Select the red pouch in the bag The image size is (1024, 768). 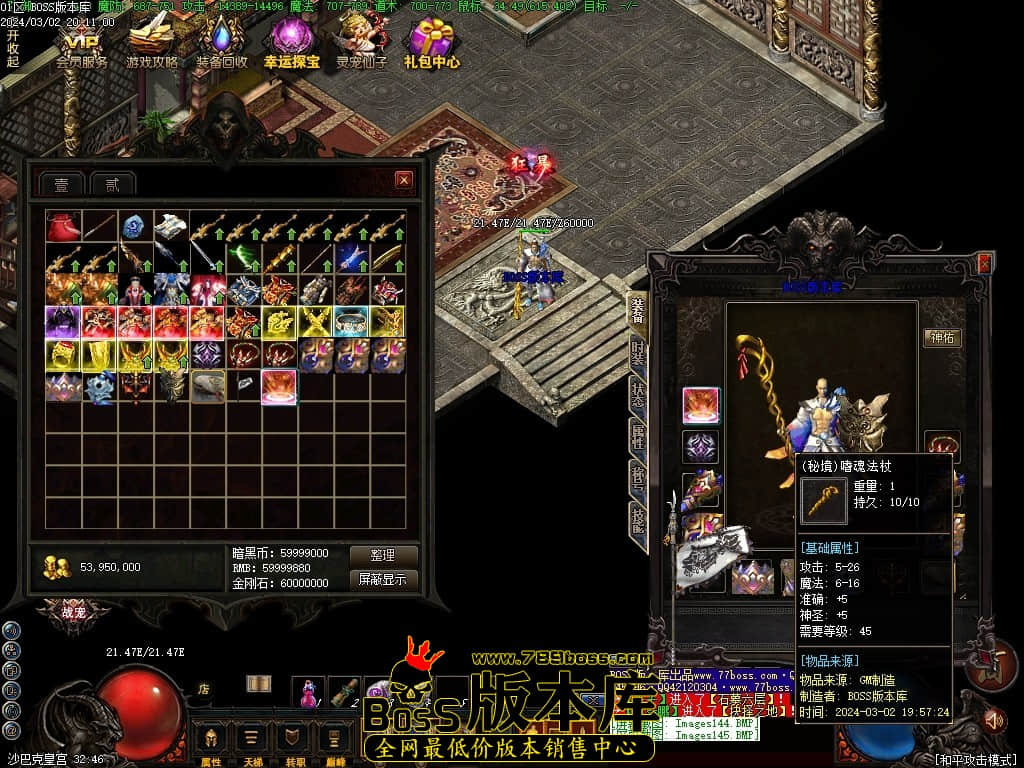click(63, 226)
